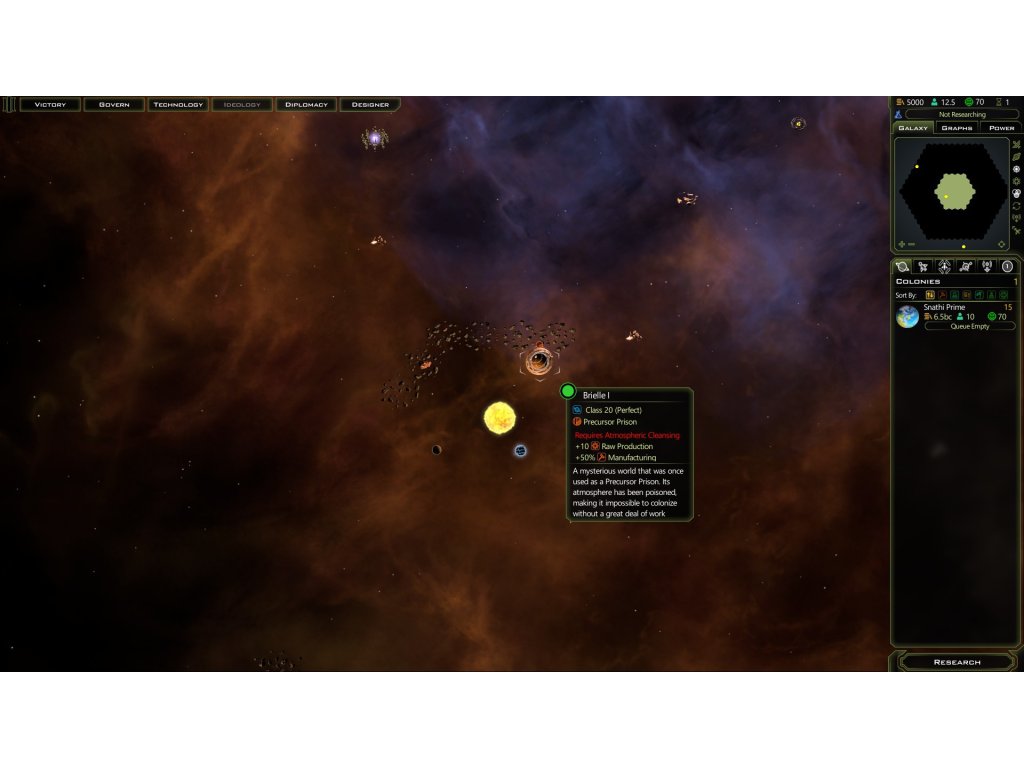The width and height of the screenshot is (1024, 768).
Task: Open the Victory screen
Action: pyautogui.click(x=50, y=104)
